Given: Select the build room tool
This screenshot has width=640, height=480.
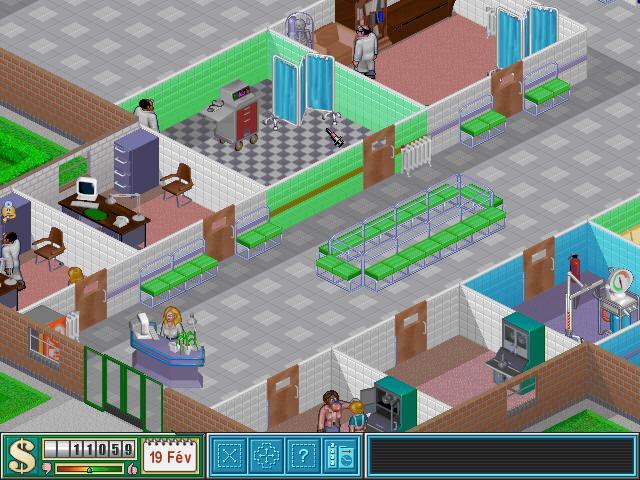Looking at the screenshot, I should (230, 457).
